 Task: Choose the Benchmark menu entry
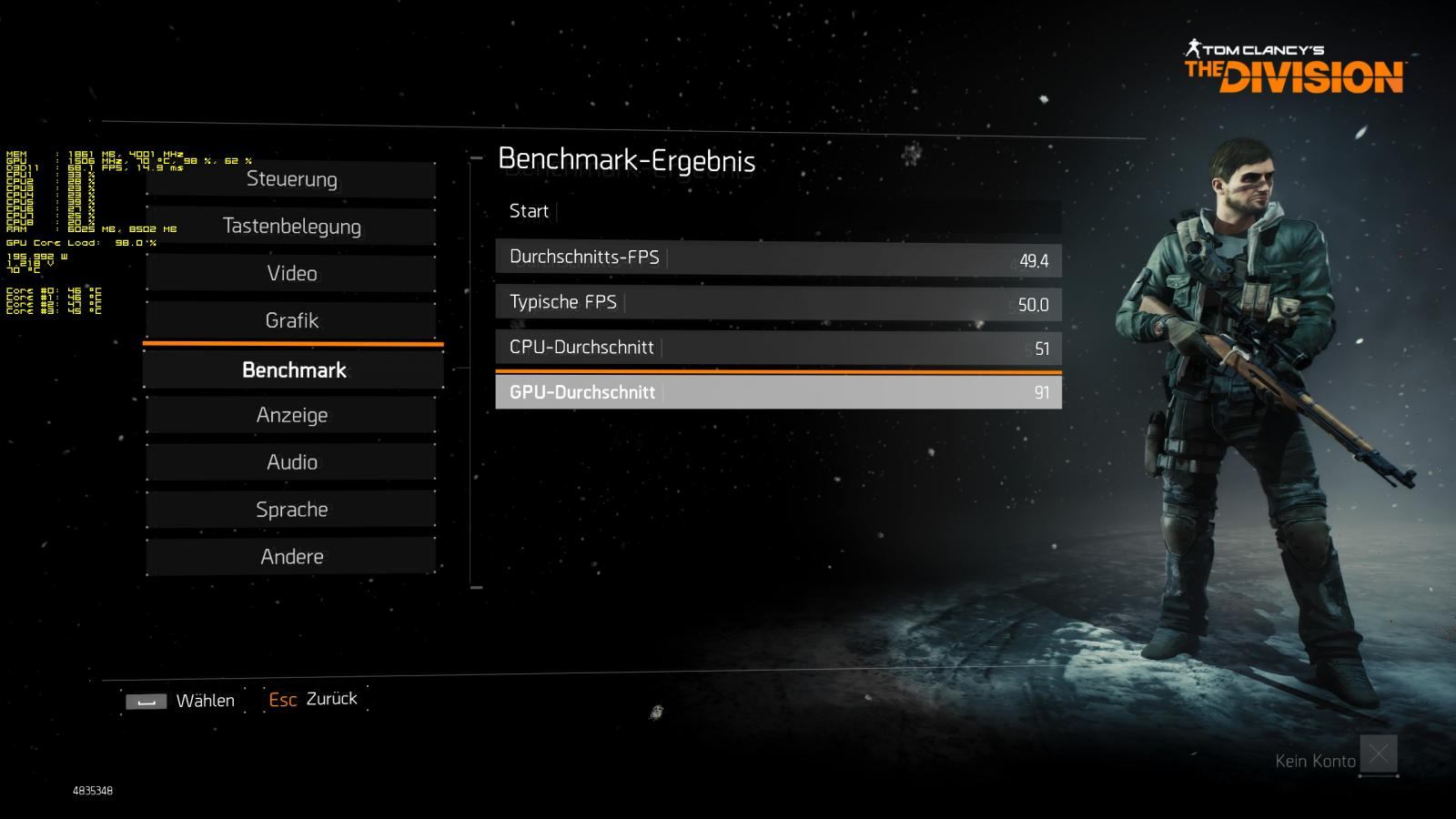coord(293,370)
